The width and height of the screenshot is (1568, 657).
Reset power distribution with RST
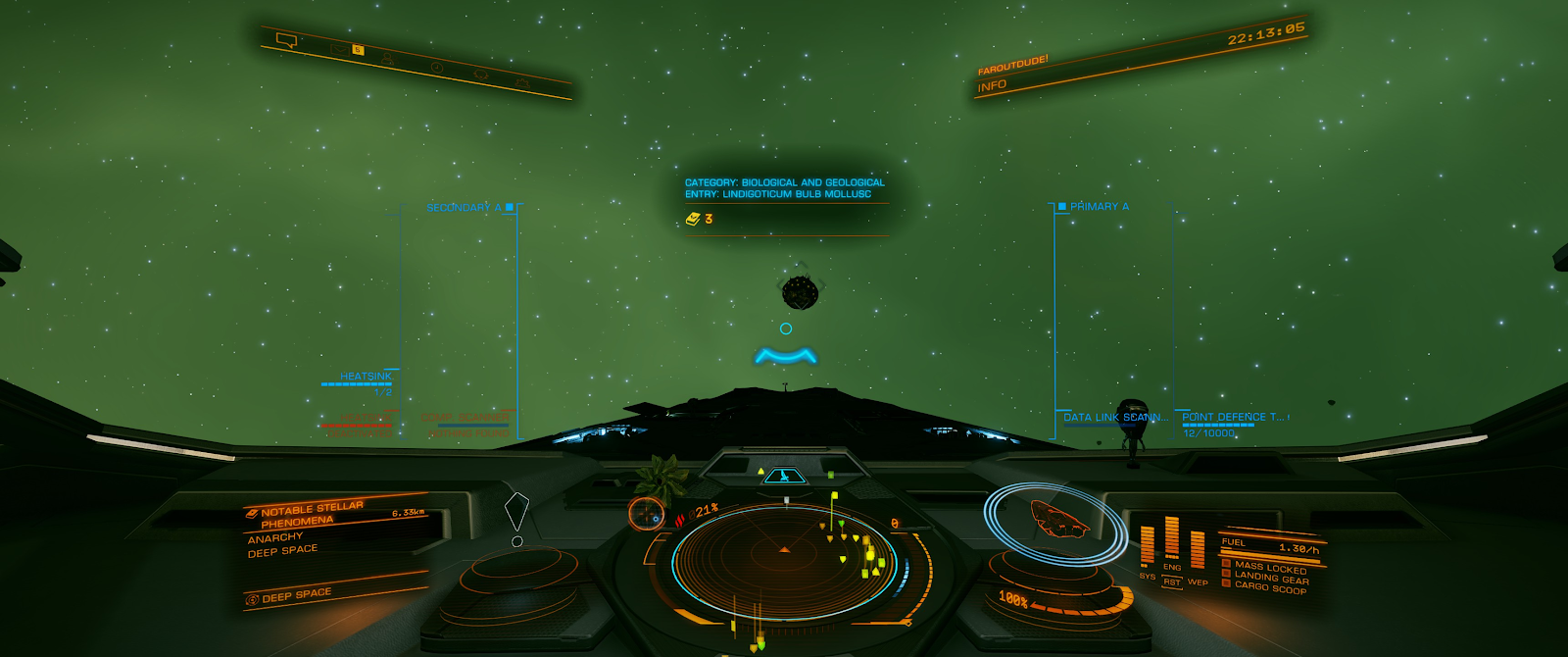(1171, 582)
